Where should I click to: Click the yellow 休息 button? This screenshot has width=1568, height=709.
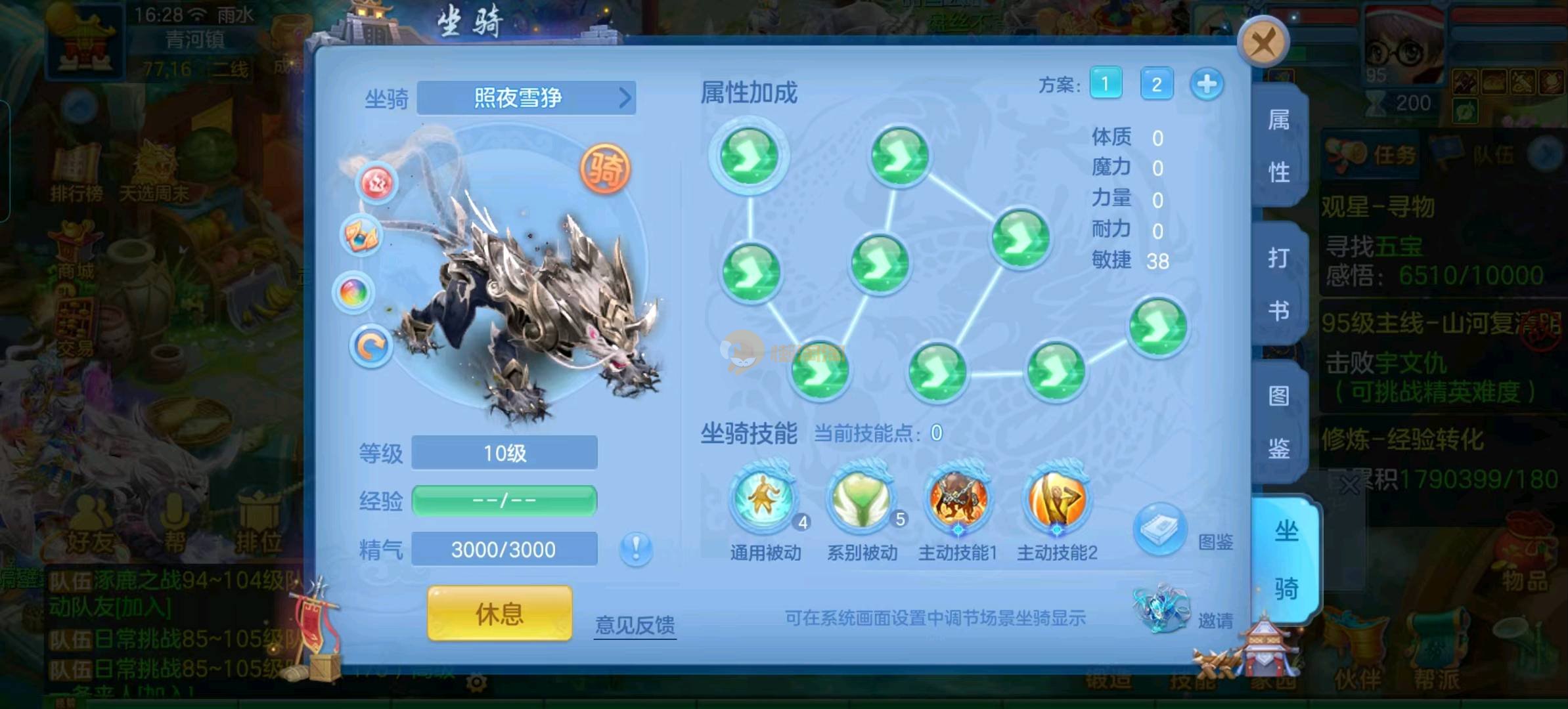[499, 614]
